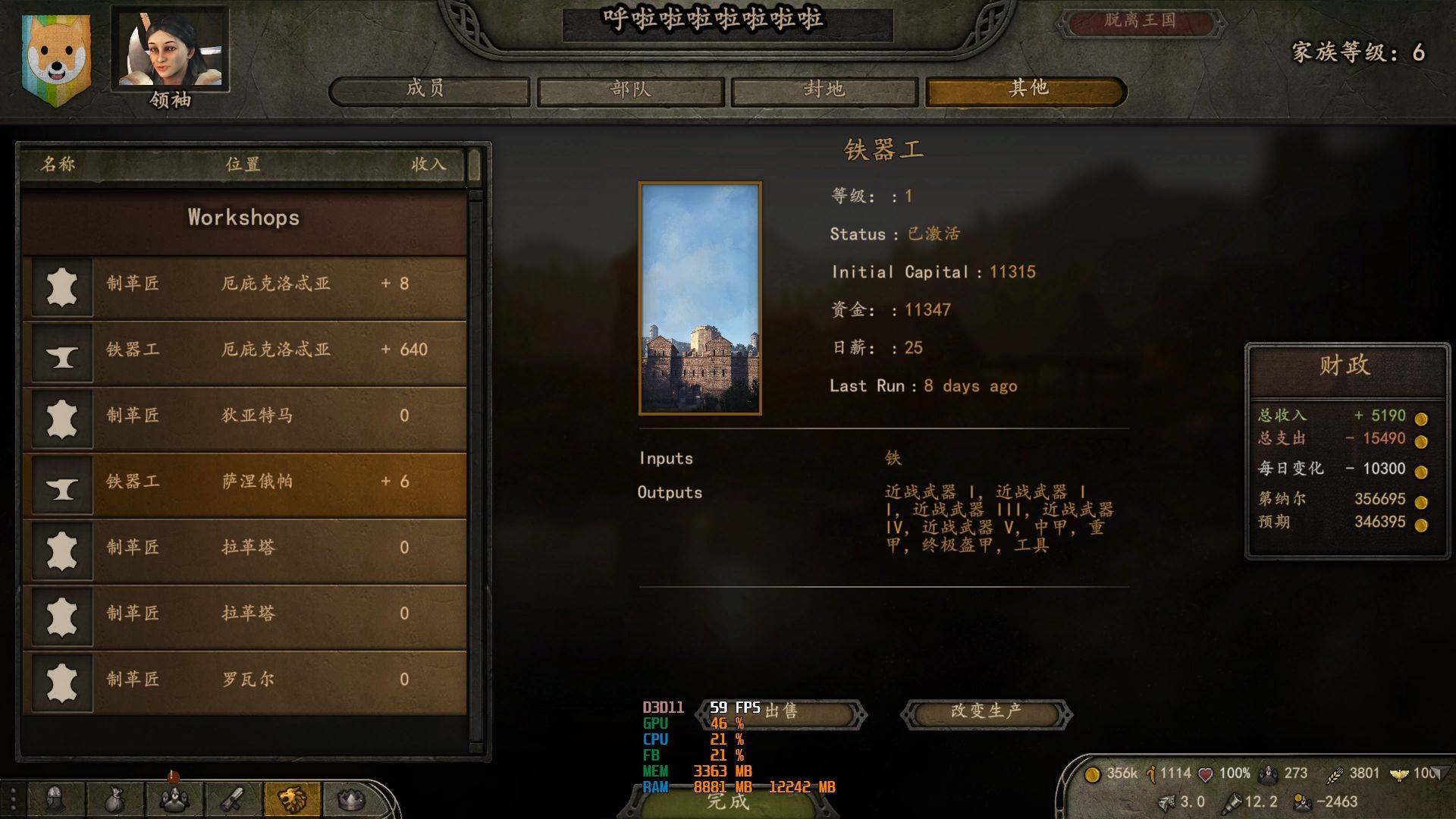Open the character screen helmet icon
1456x819 pixels.
point(55,799)
